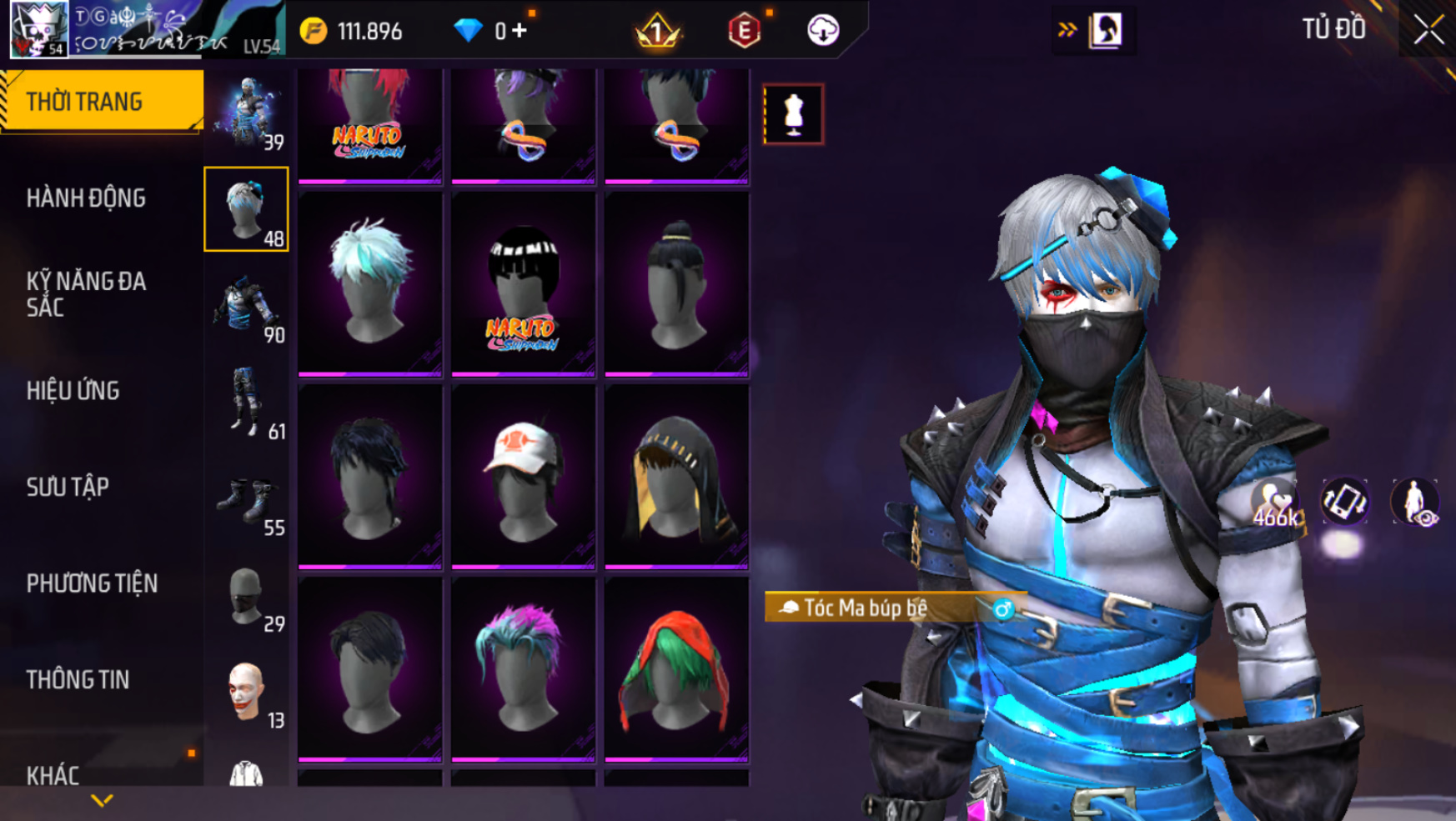Select the pink and teal spiky hairstyle
This screenshot has width=1456, height=821.
523,669
